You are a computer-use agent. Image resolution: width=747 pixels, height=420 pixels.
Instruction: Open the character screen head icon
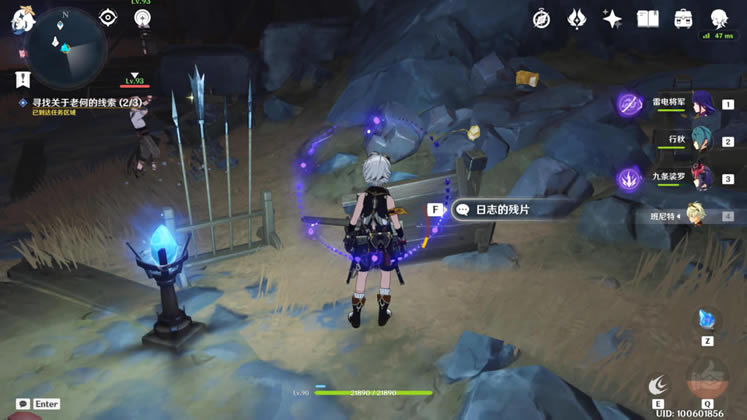point(719,19)
